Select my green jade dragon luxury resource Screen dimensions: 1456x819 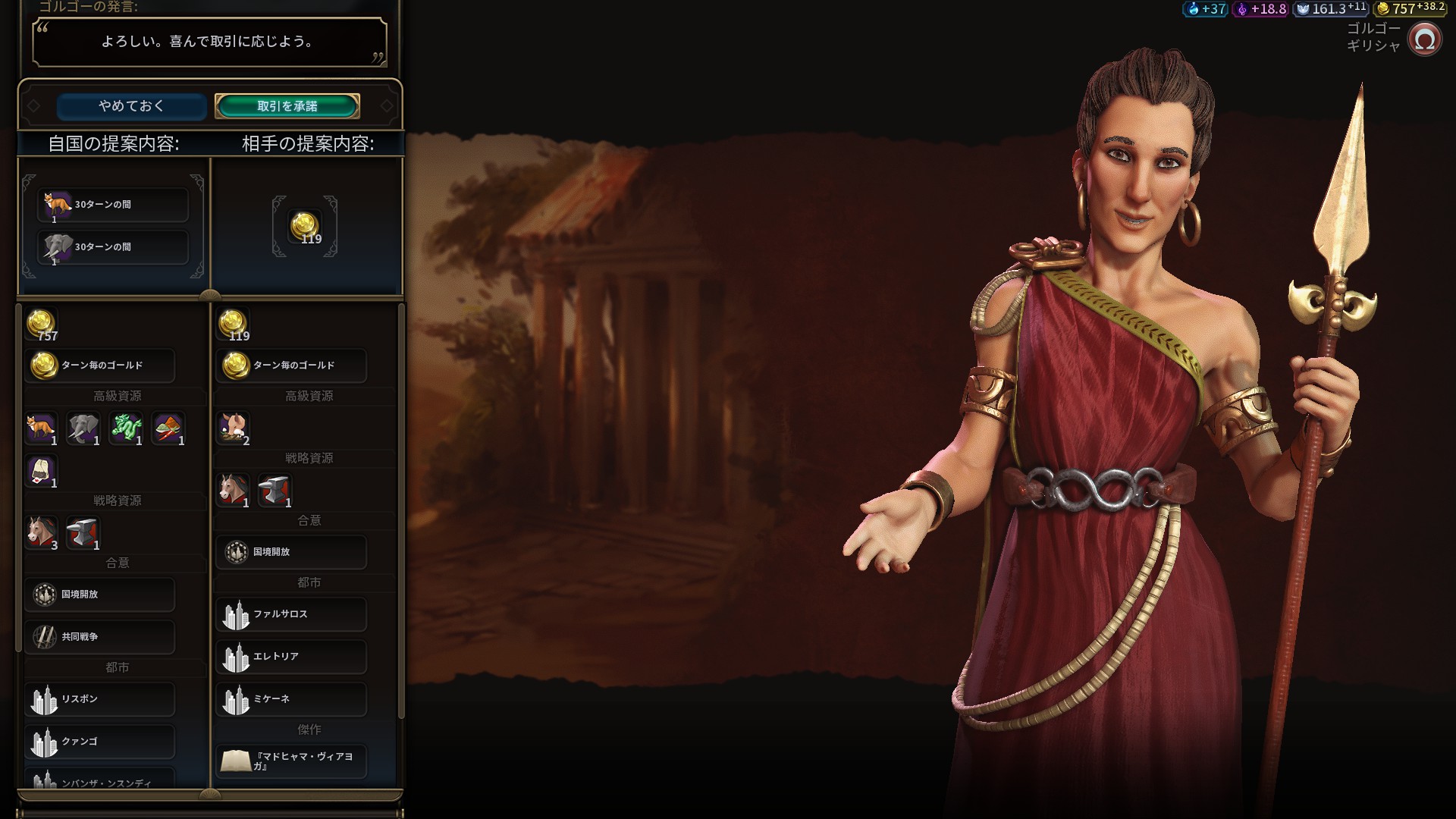[126, 428]
